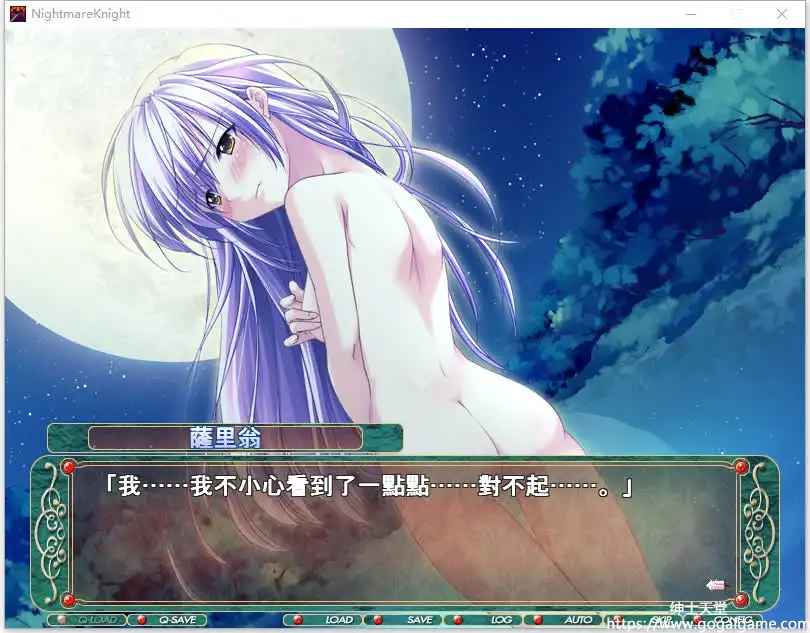Advance dialogue with the pink arrow indicator
The image size is (810, 633).
point(715,585)
